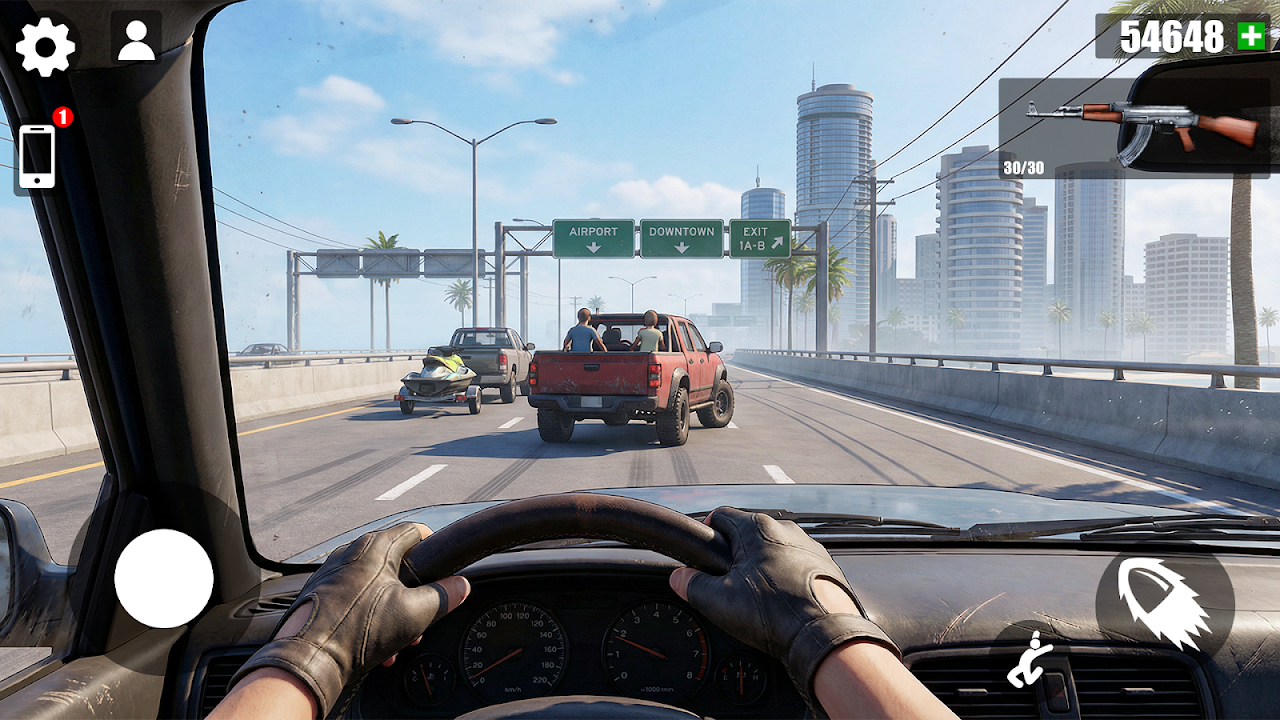Open the player profile icon
This screenshot has height=720, width=1280.
point(136,39)
